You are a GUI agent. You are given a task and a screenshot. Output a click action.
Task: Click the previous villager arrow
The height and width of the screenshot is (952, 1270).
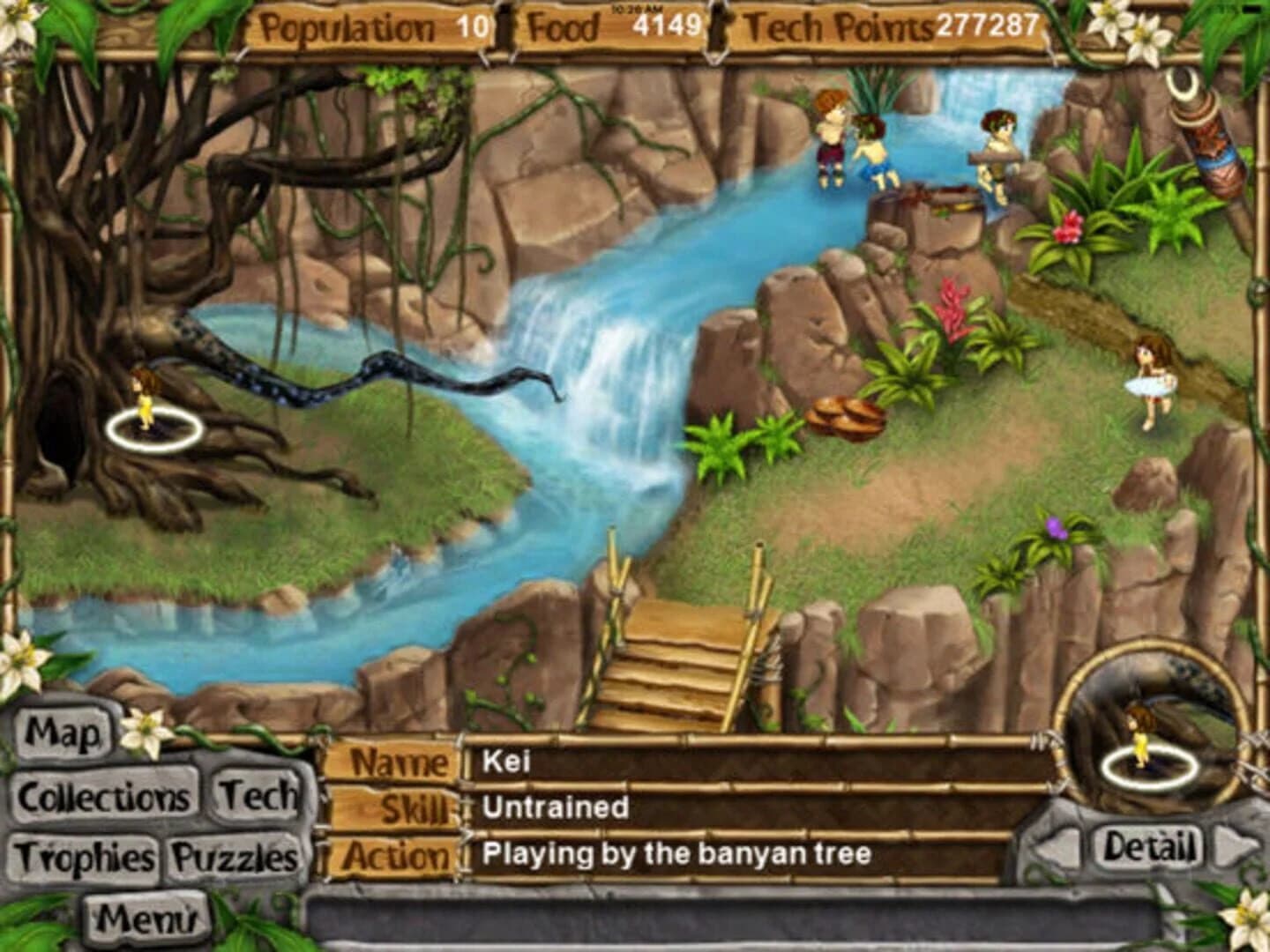(1063, 844)
